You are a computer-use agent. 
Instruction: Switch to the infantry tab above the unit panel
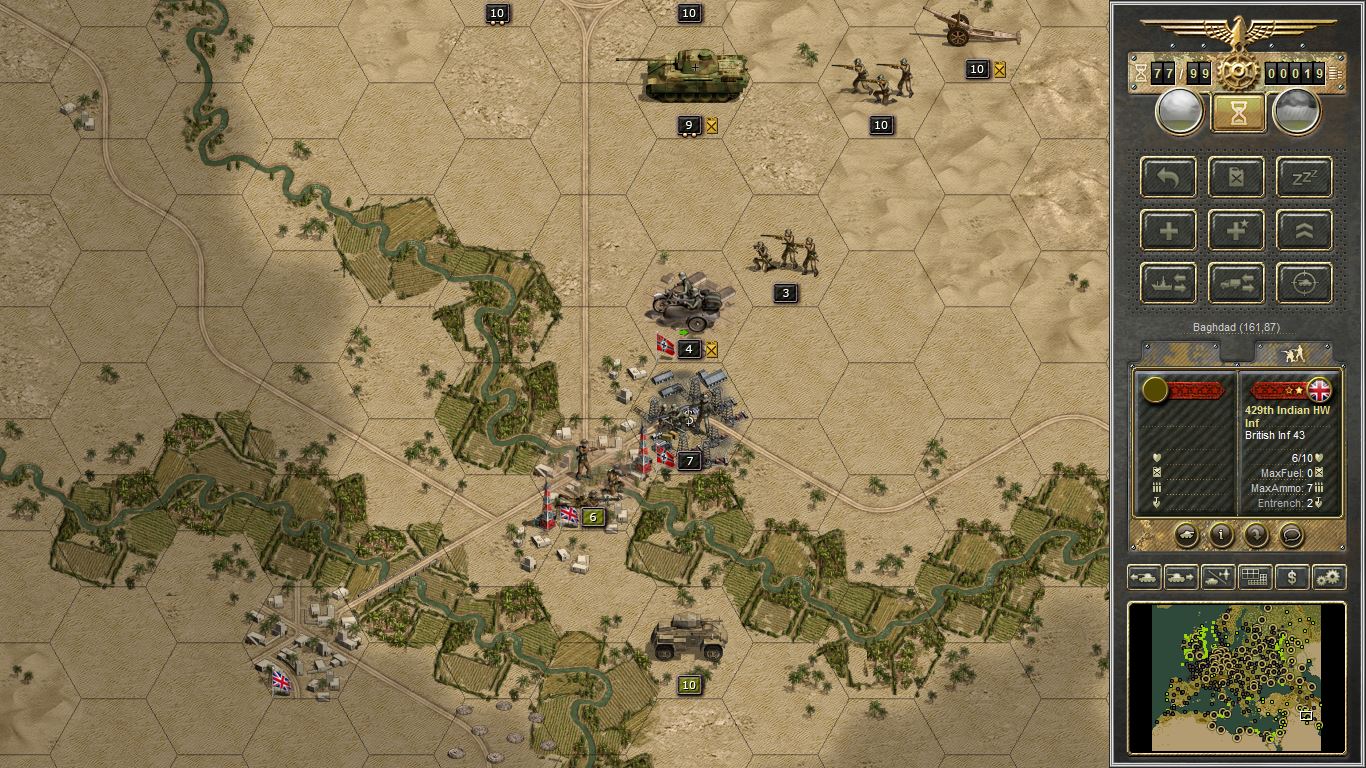coord(1295,352)
